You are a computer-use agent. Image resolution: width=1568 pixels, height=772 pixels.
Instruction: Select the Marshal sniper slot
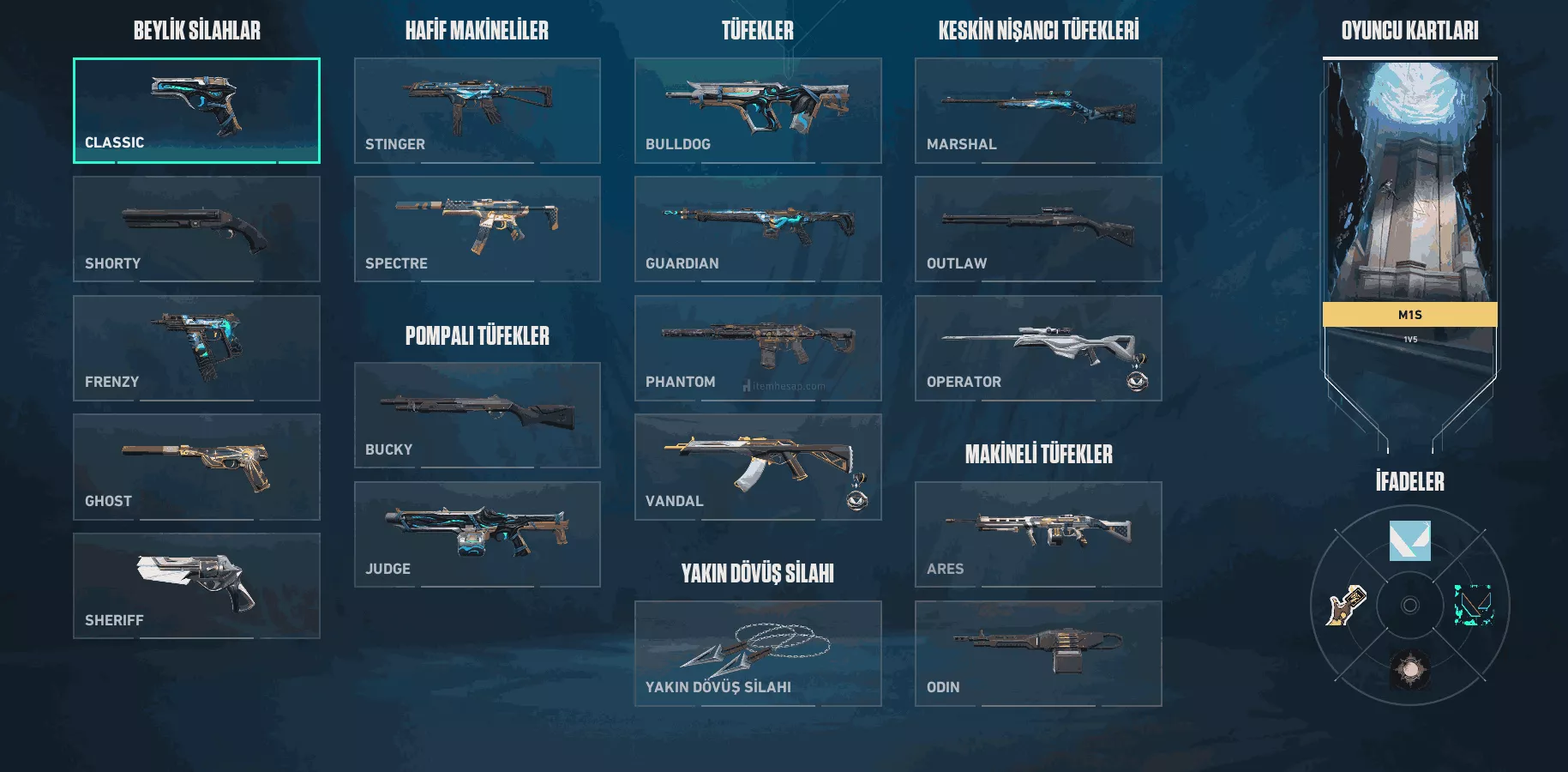click(x=1038, y=111)
